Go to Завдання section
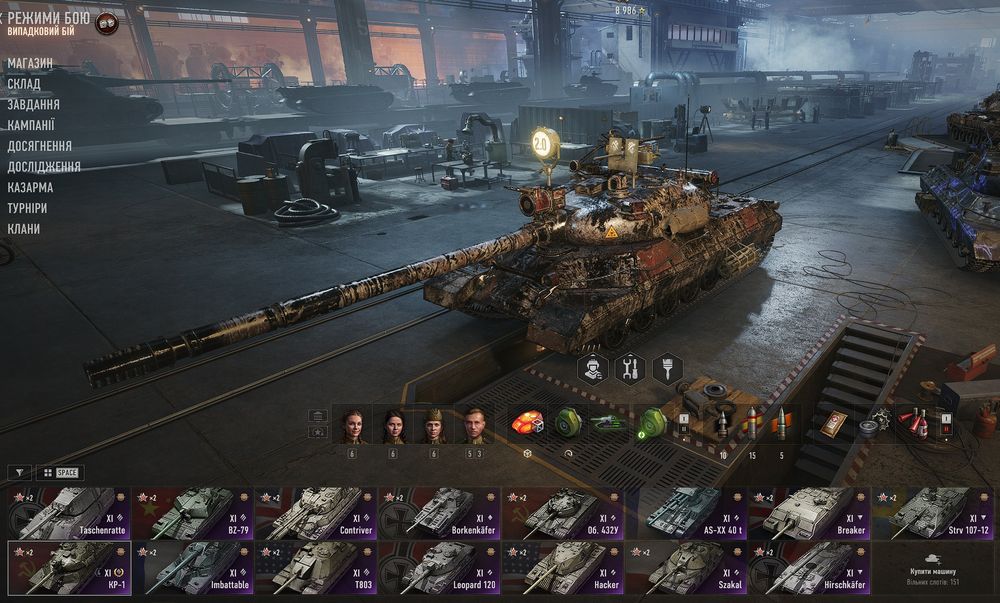The height and width of the screenshot is (603, 1000). tap(33, 104)
